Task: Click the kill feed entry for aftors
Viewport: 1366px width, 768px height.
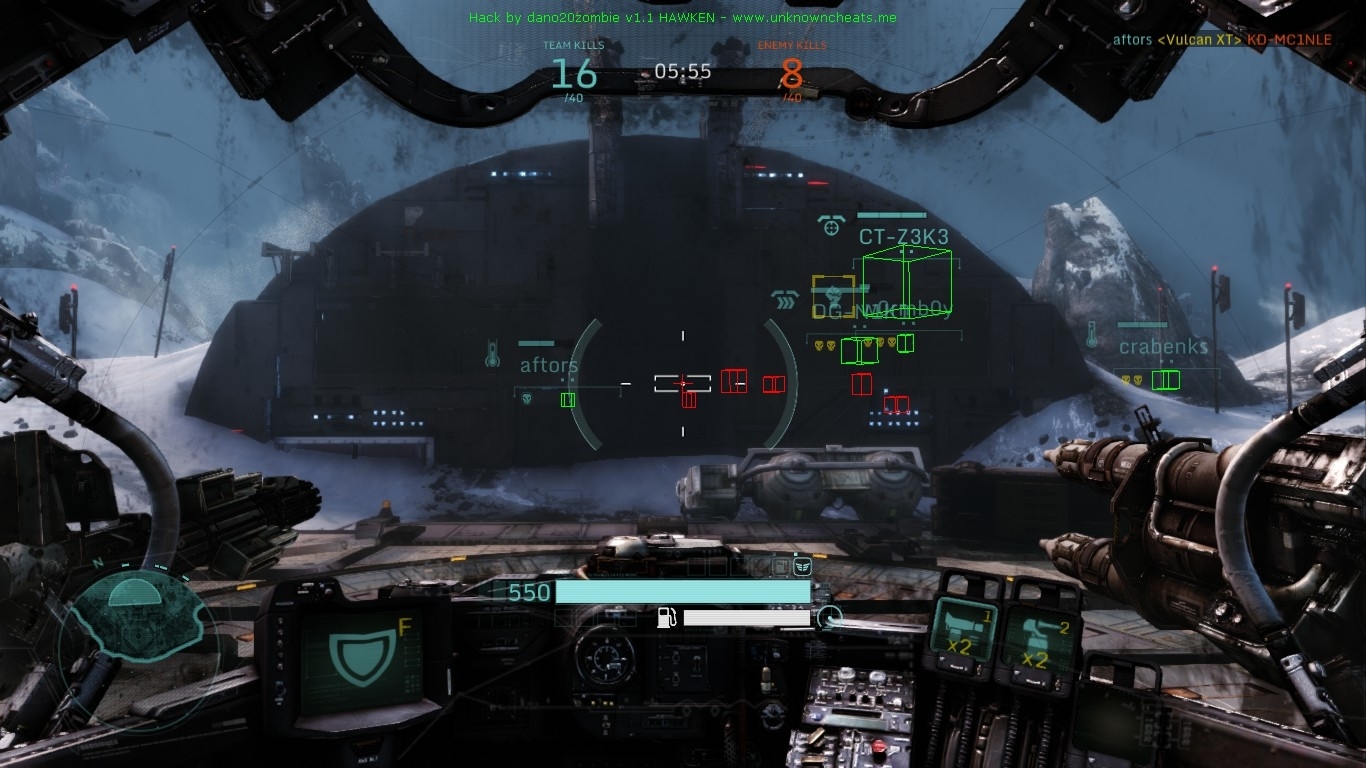Action: [1222, 40]
